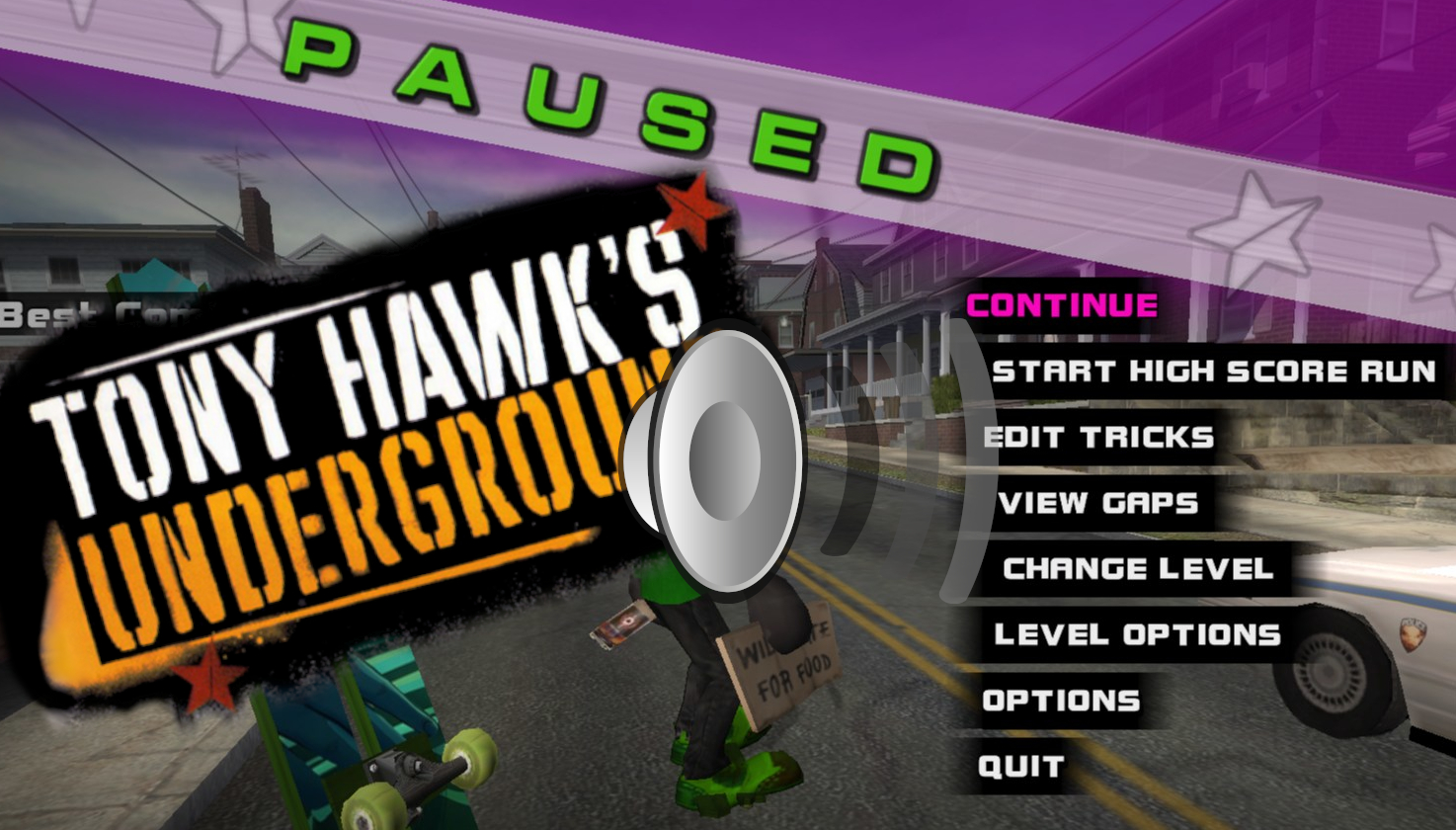1456x830 pixels.
Task: Select Change Level option
Action: tap(1137, 568)
